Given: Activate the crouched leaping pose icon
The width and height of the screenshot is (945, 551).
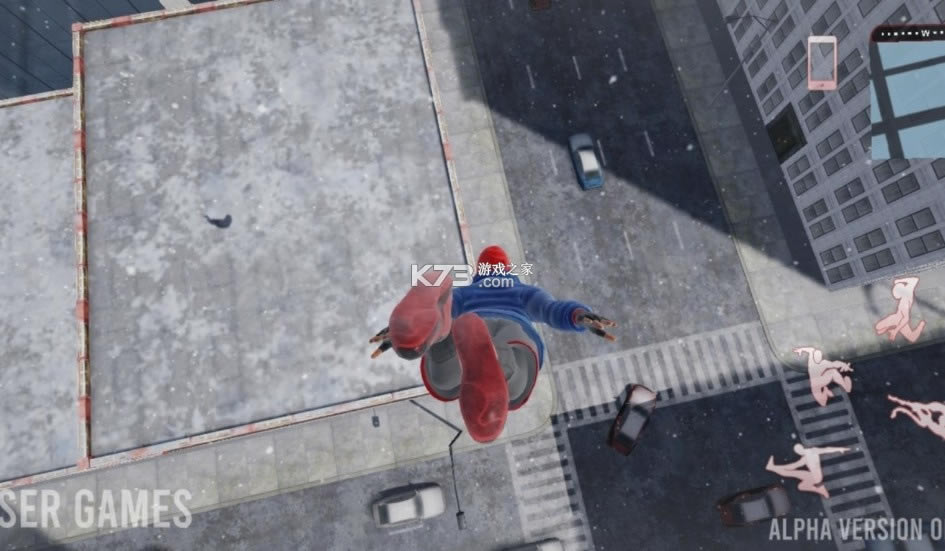Looking at the screenshot, I should [823, 374].
